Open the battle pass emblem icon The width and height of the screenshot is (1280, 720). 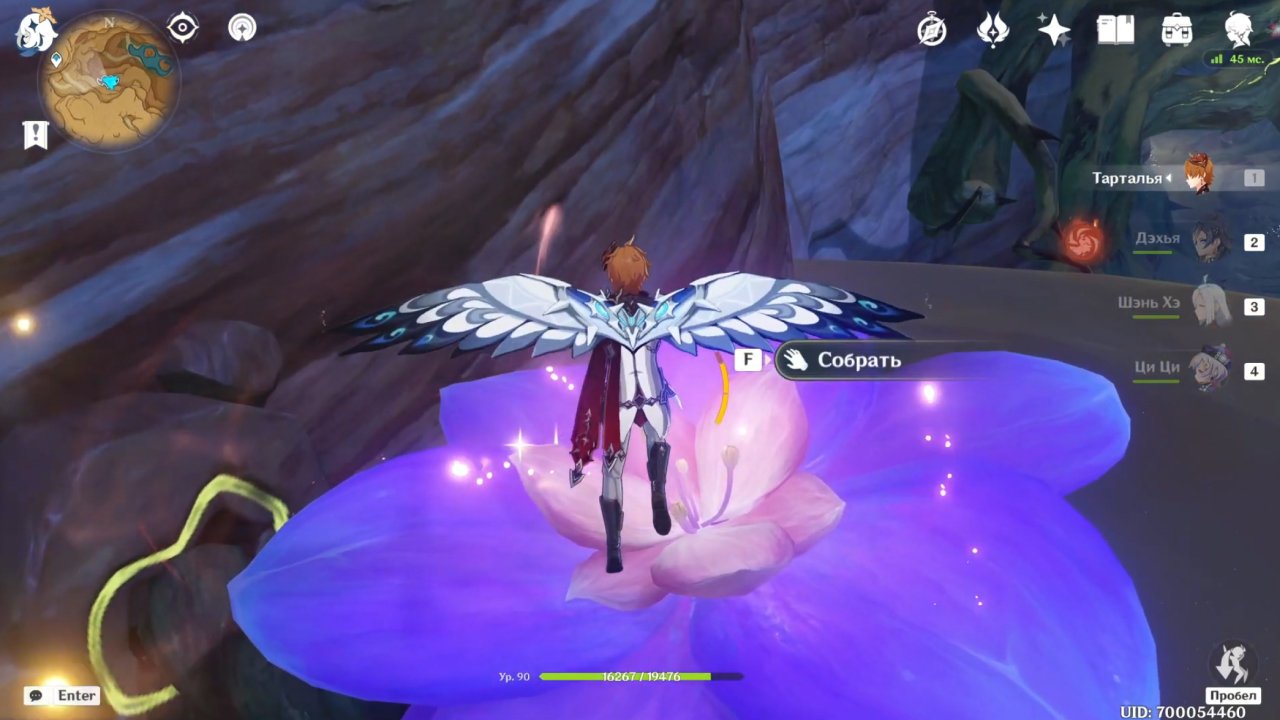pos(993,30)
